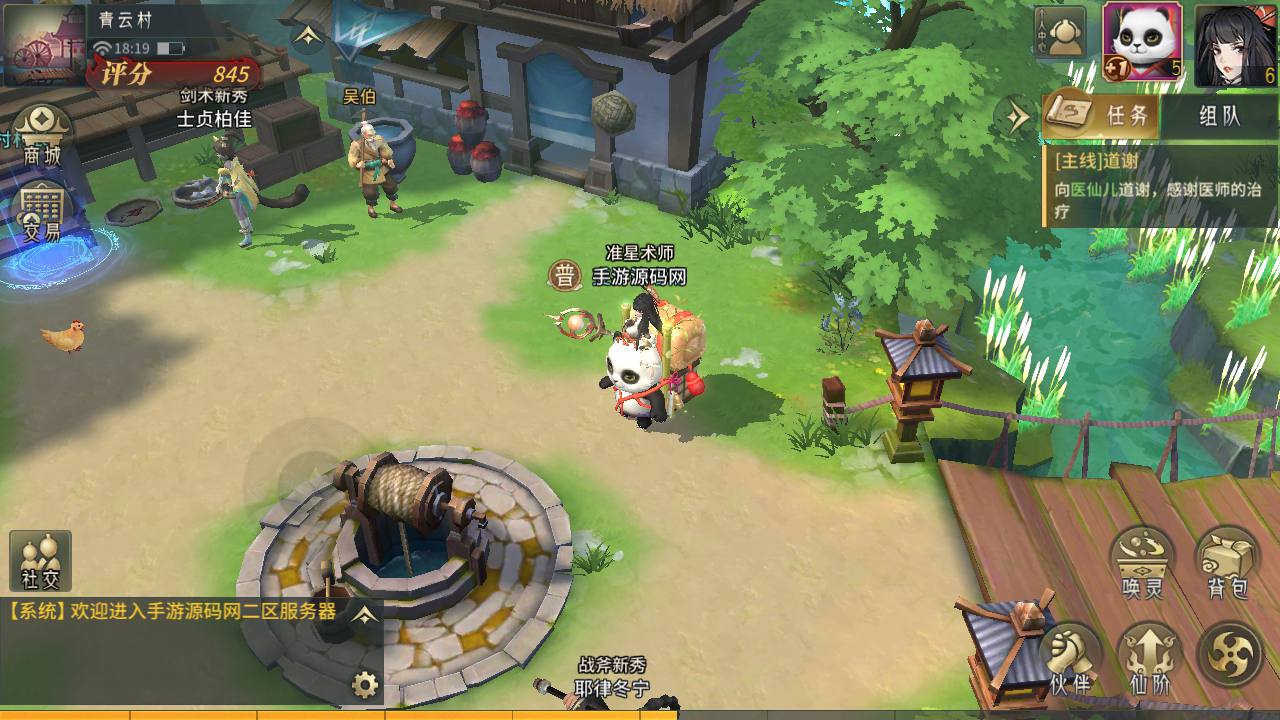Open the 唤灵 spirit summon menu
Screen dimensions: 1280x720
(1142, 562)
